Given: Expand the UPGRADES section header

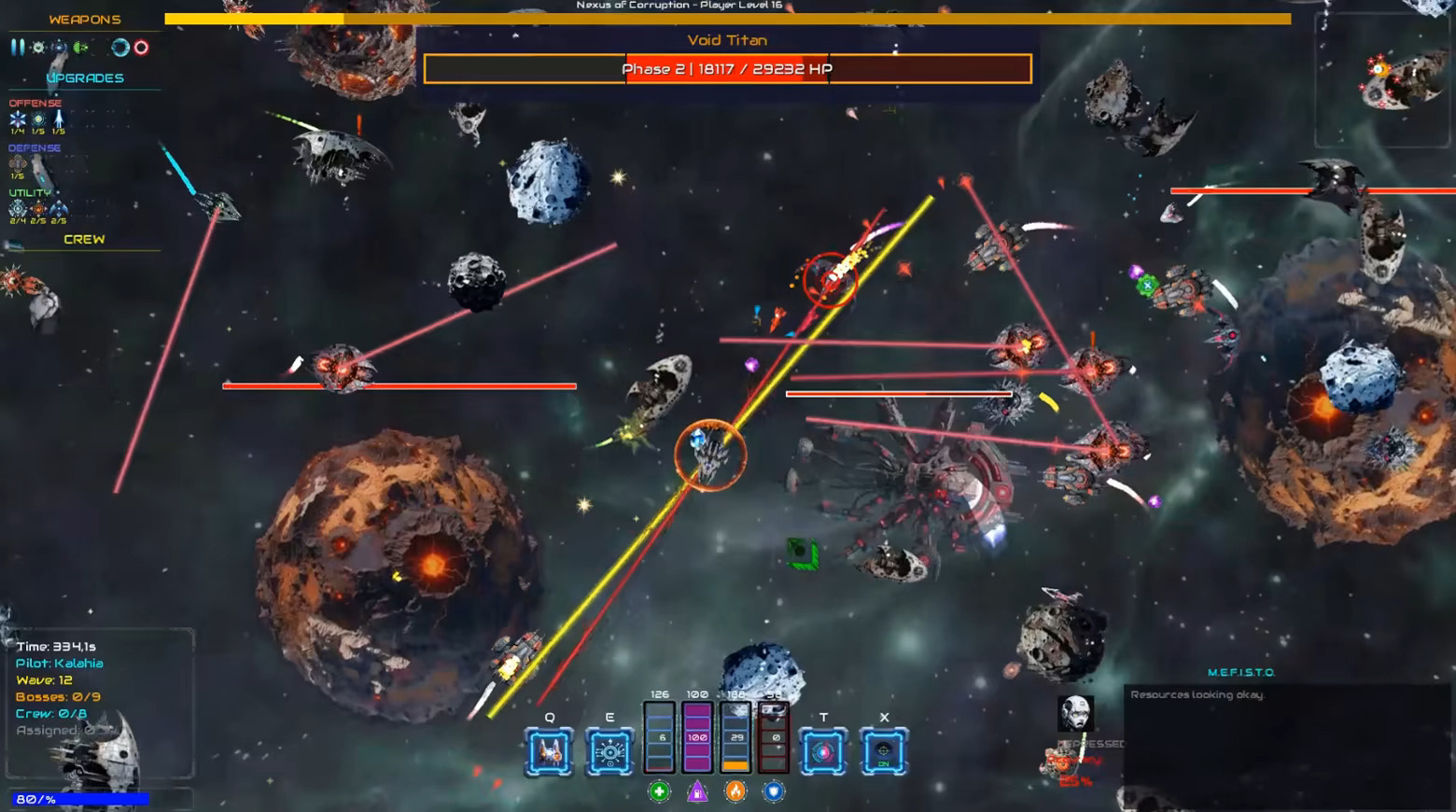Looking at the screenshot, I should [85, 77].
